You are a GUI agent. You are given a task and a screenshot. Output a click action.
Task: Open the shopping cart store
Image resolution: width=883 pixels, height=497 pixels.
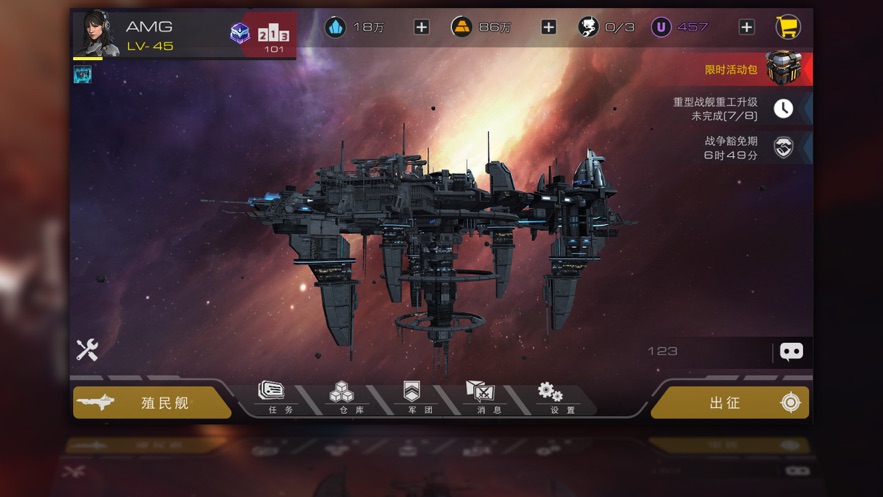(788, 27)
